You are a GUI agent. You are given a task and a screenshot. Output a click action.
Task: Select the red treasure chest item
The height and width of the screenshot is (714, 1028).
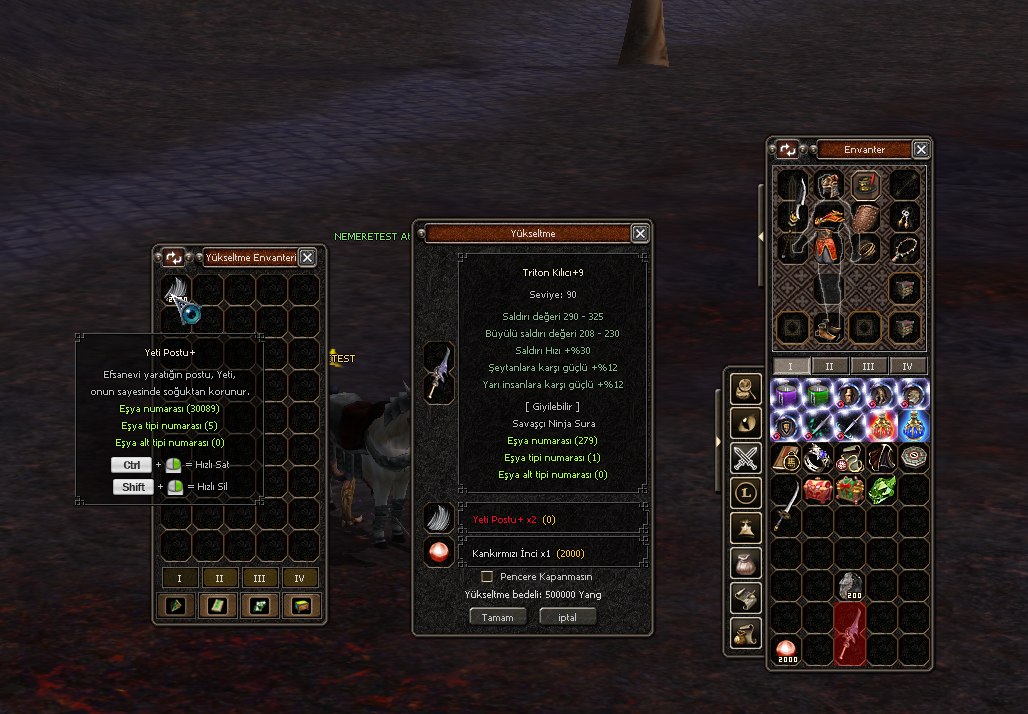point(818,490)
